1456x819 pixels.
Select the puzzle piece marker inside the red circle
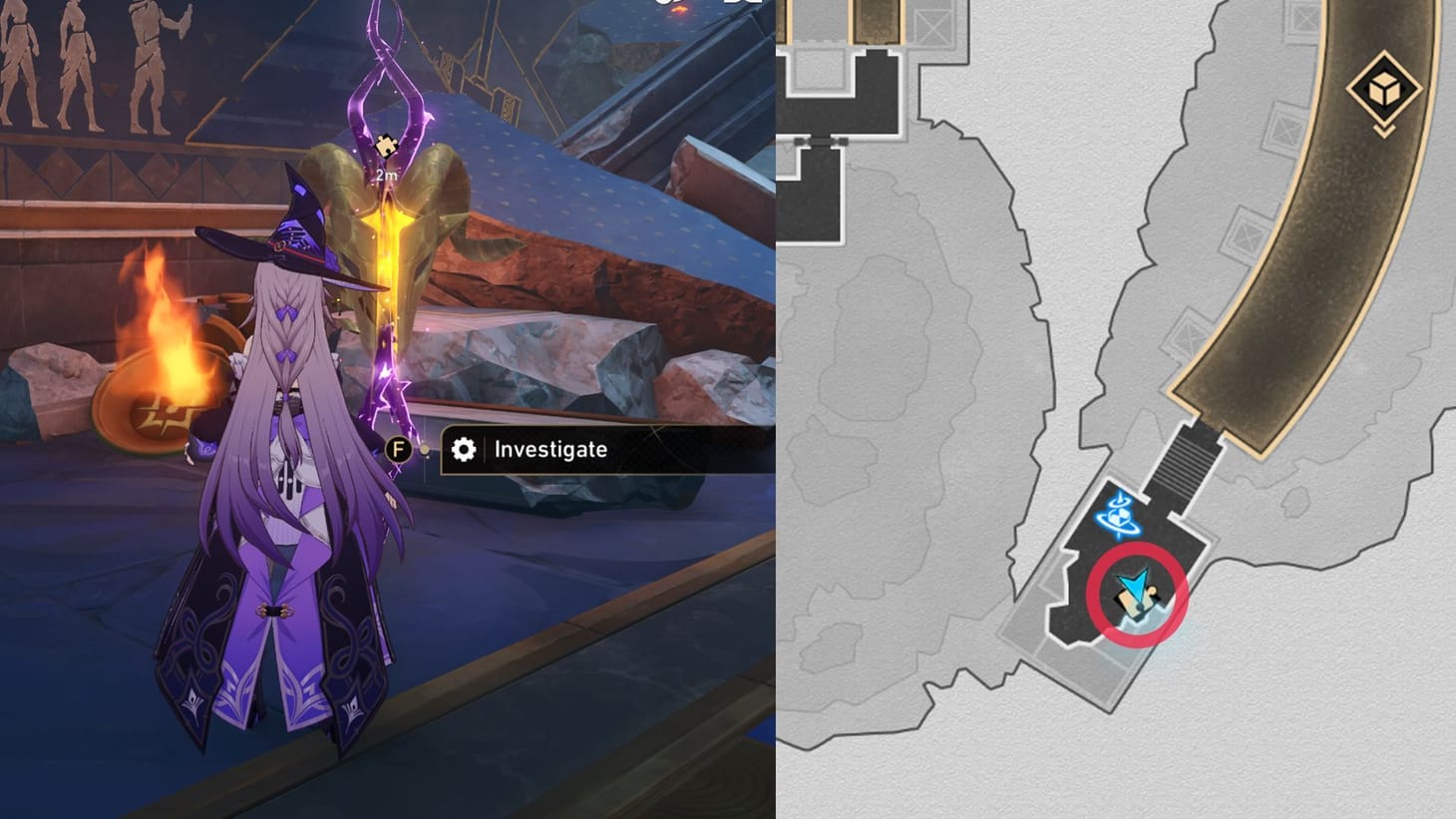(x=1130, y=602)
